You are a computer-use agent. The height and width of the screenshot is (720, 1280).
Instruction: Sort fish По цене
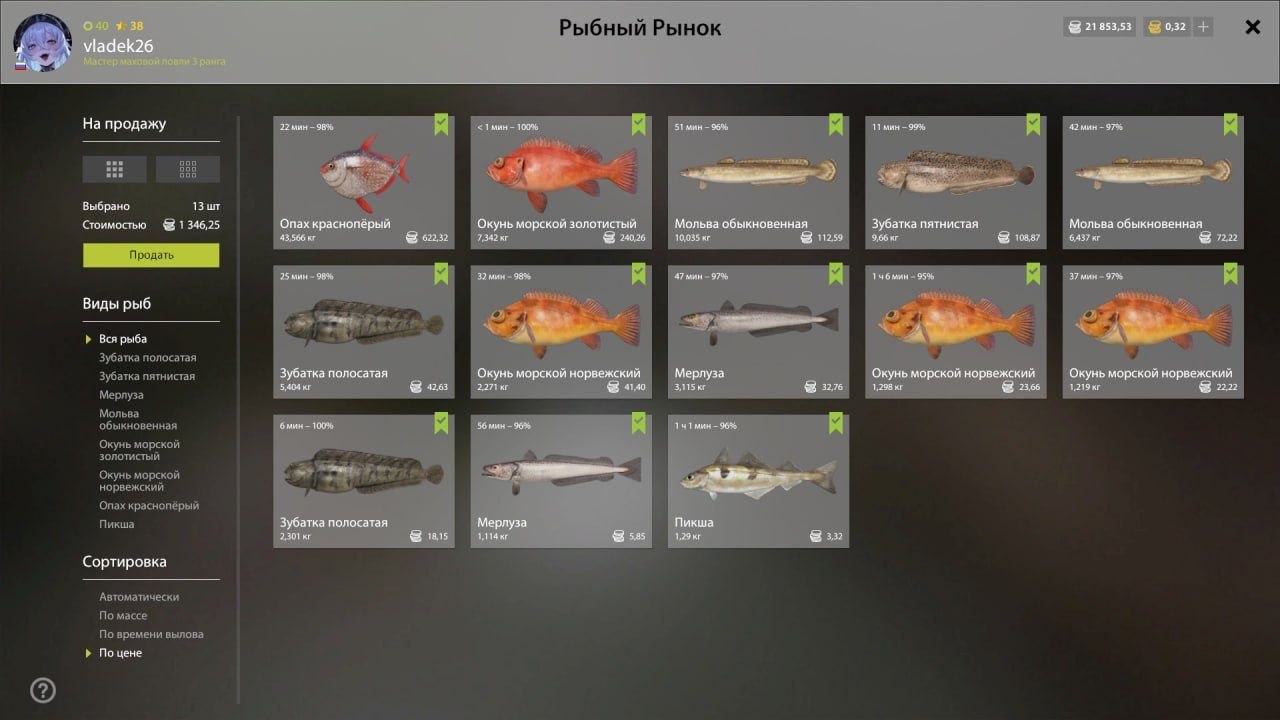(120, 653)
